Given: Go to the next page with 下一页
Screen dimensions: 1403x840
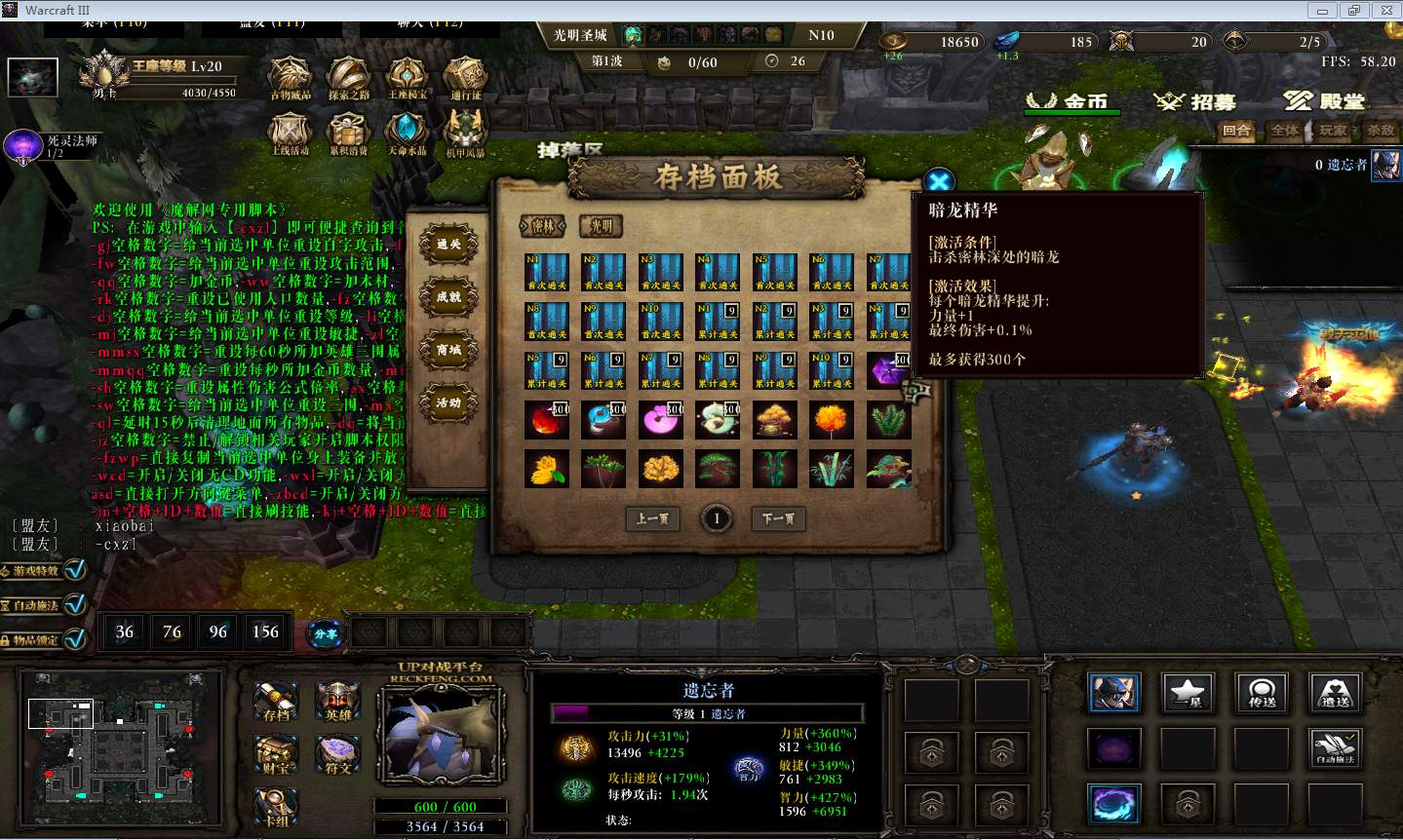Looking at the screenshot, I should pos(778,518).
